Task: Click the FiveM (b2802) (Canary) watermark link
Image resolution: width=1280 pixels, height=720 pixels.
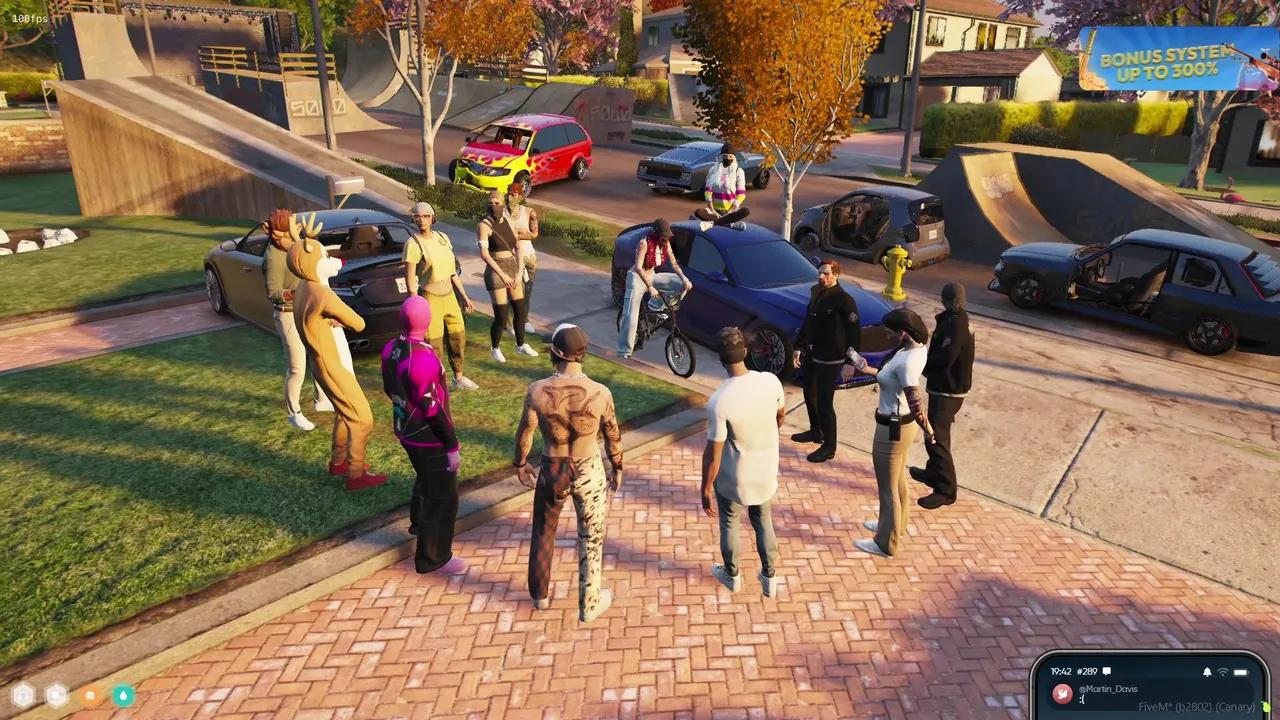Action: click(1196, 706)
